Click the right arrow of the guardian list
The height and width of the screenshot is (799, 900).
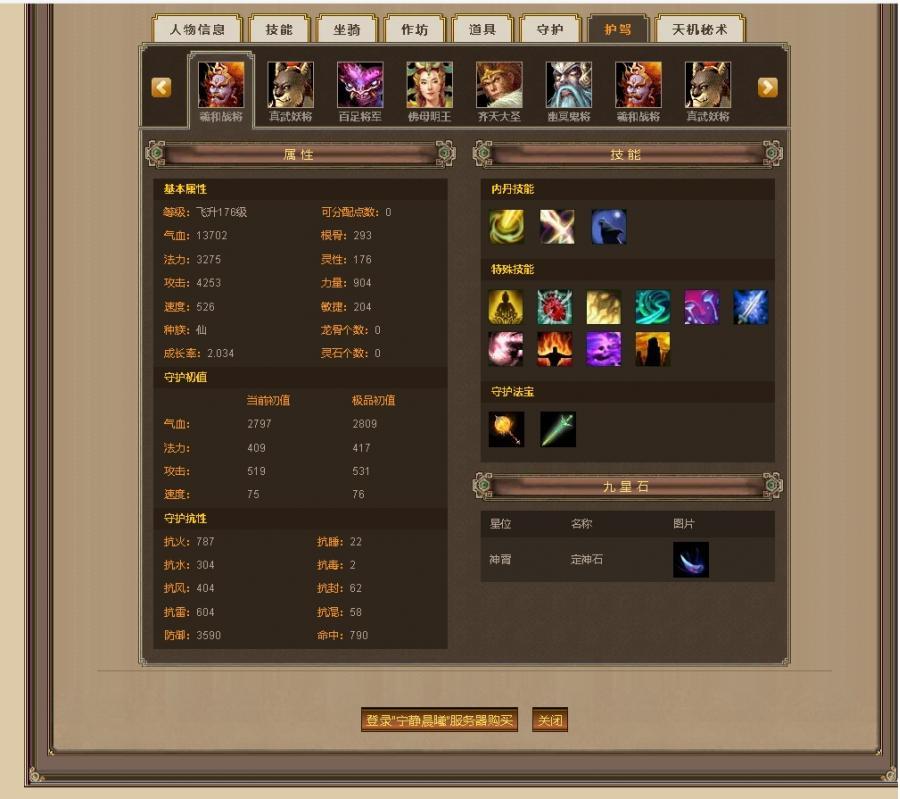pyautogui.click(x=767, y=88)
